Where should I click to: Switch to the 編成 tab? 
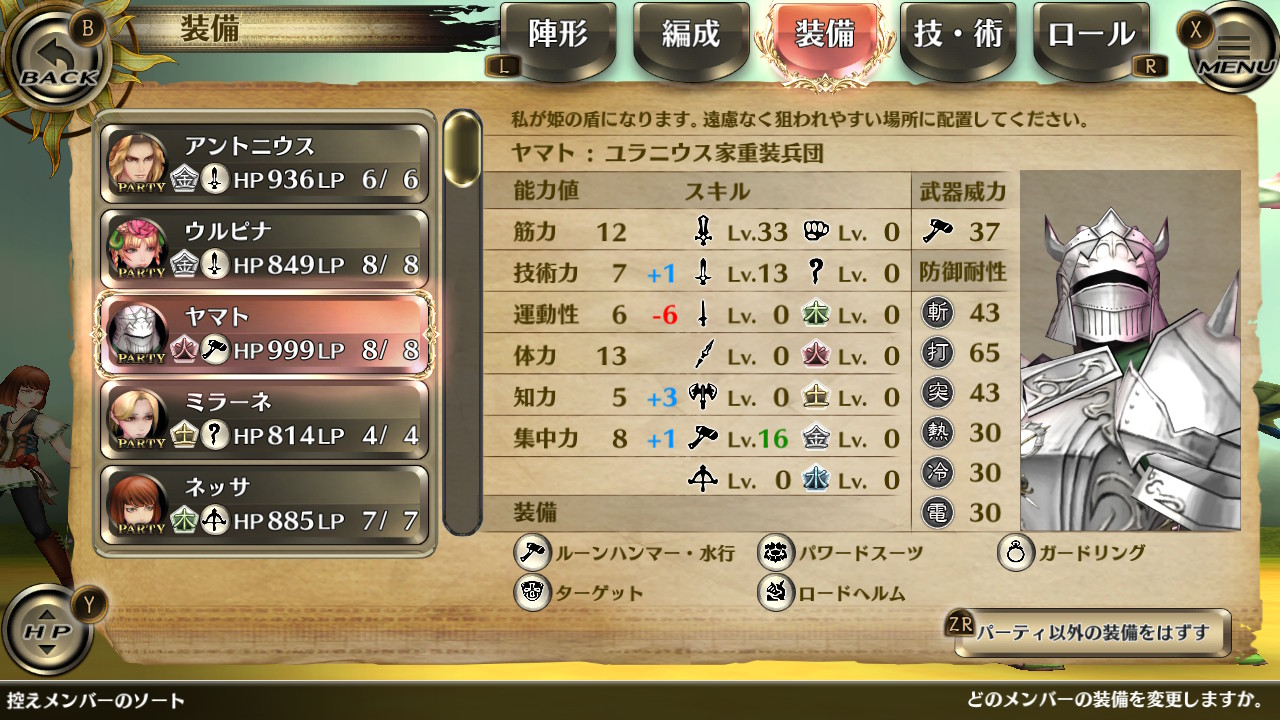690,37
